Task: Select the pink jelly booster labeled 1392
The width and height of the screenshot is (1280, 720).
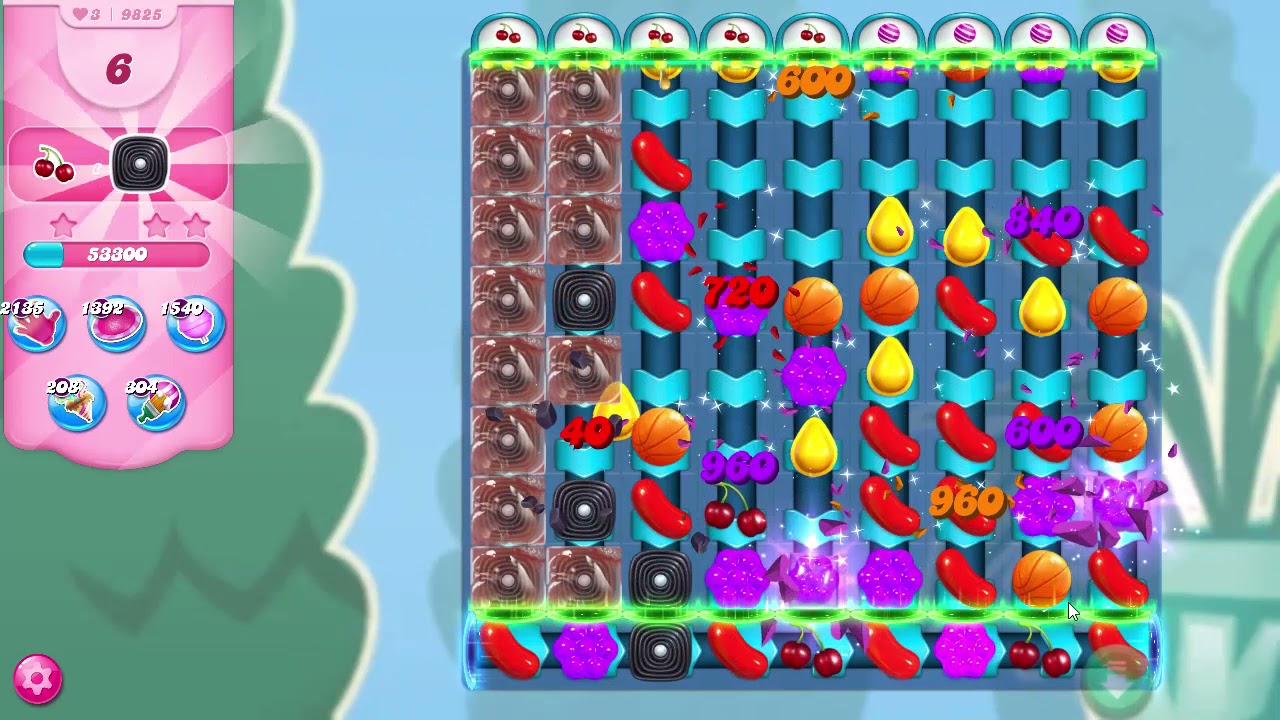Action: (114, 325)
